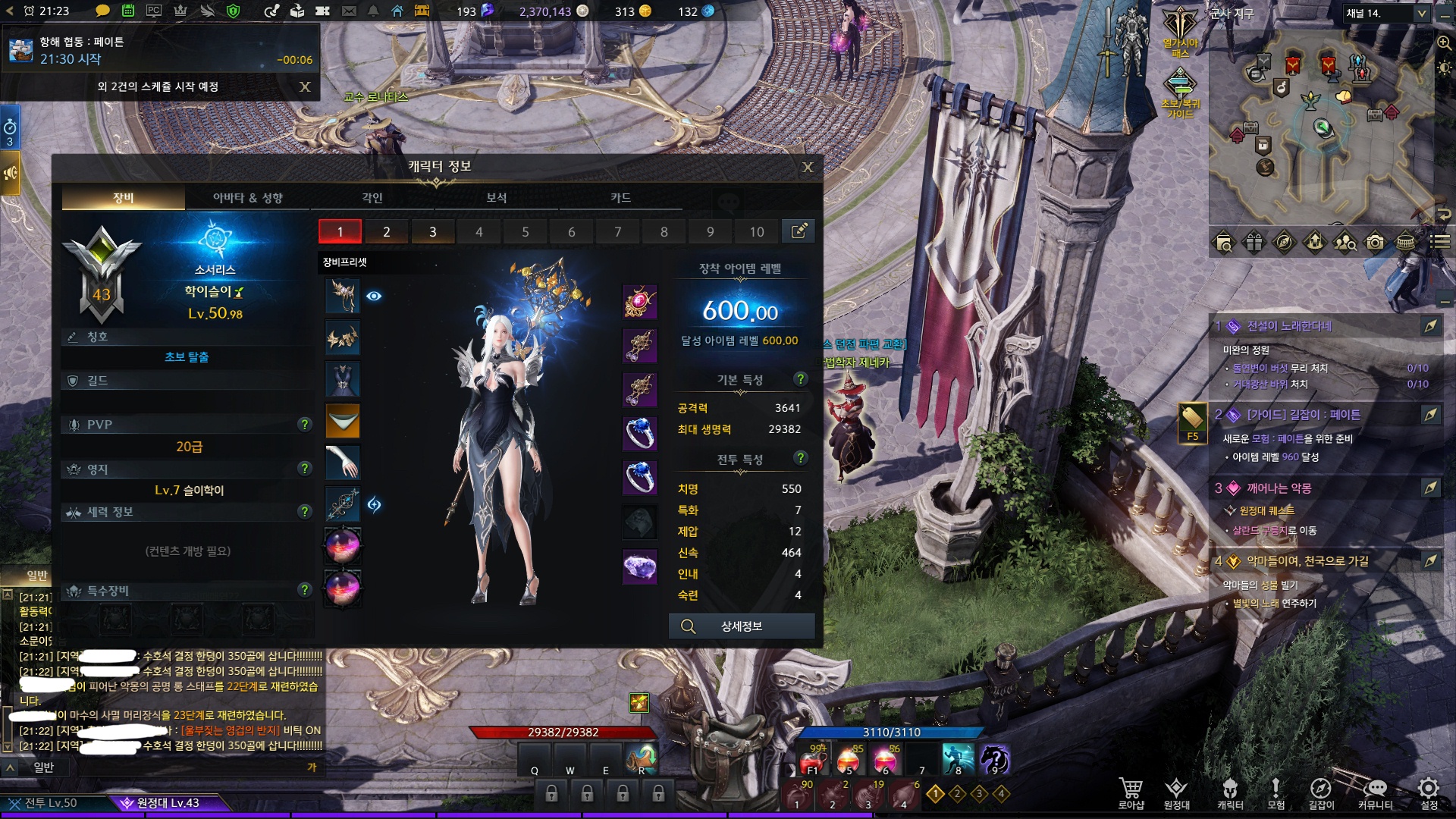Select the equipped necklace slot
The image size is (1456, 819).
[639, 302]
